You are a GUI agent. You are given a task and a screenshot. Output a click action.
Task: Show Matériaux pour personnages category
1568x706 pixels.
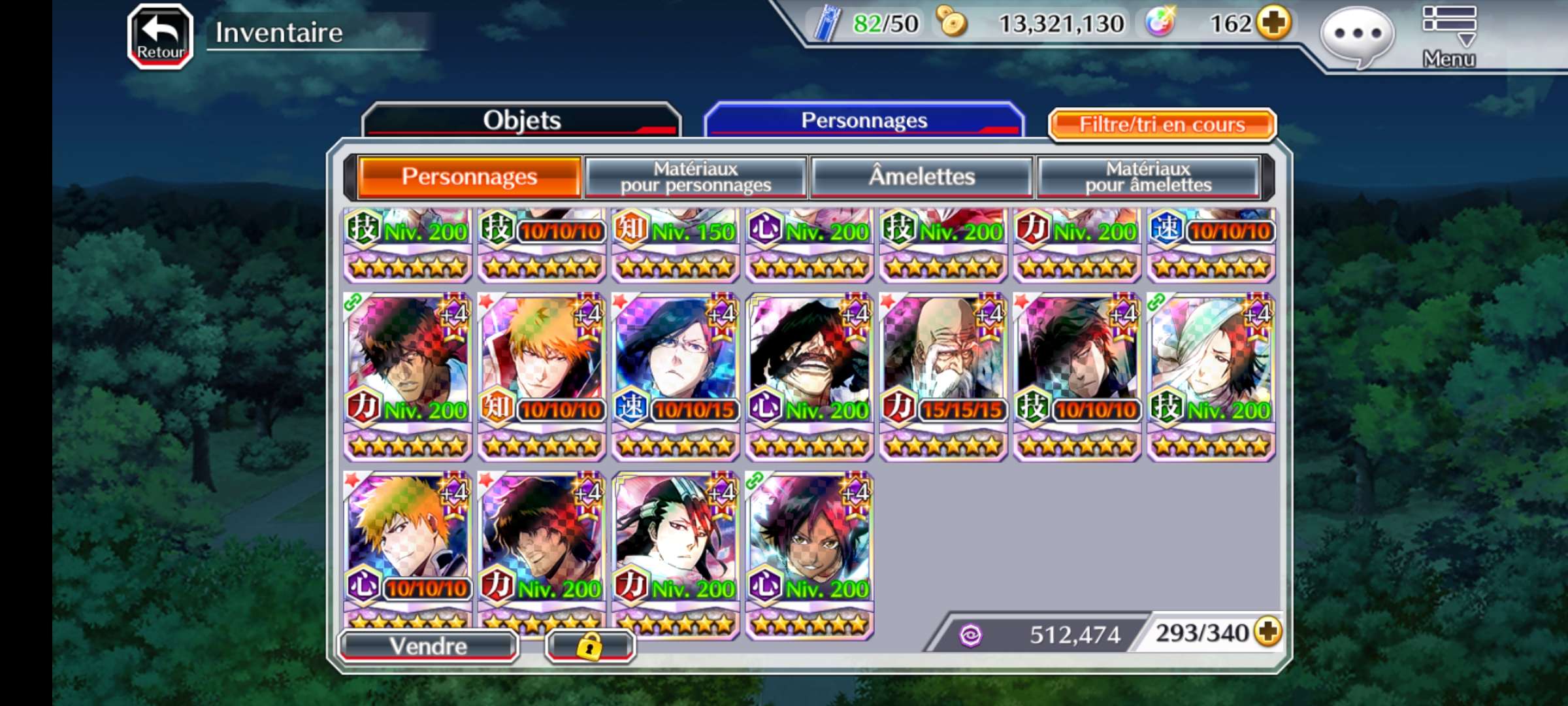tap(696, 177)
